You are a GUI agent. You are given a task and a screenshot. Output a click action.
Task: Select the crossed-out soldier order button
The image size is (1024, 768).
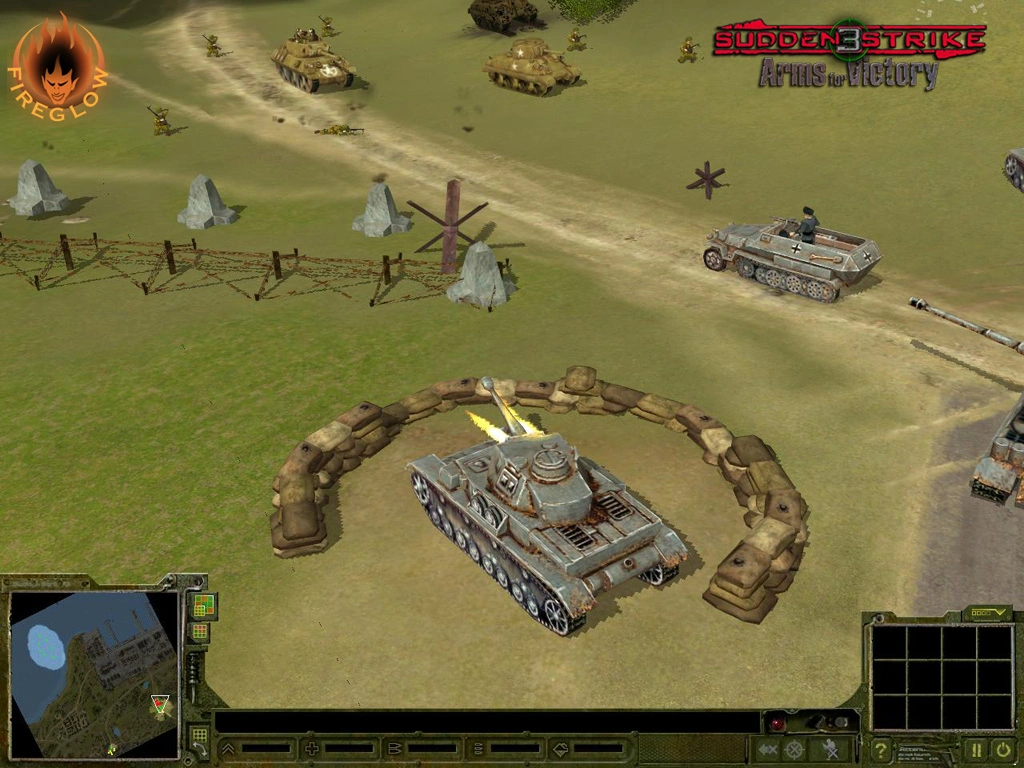(x=830, y=749)
